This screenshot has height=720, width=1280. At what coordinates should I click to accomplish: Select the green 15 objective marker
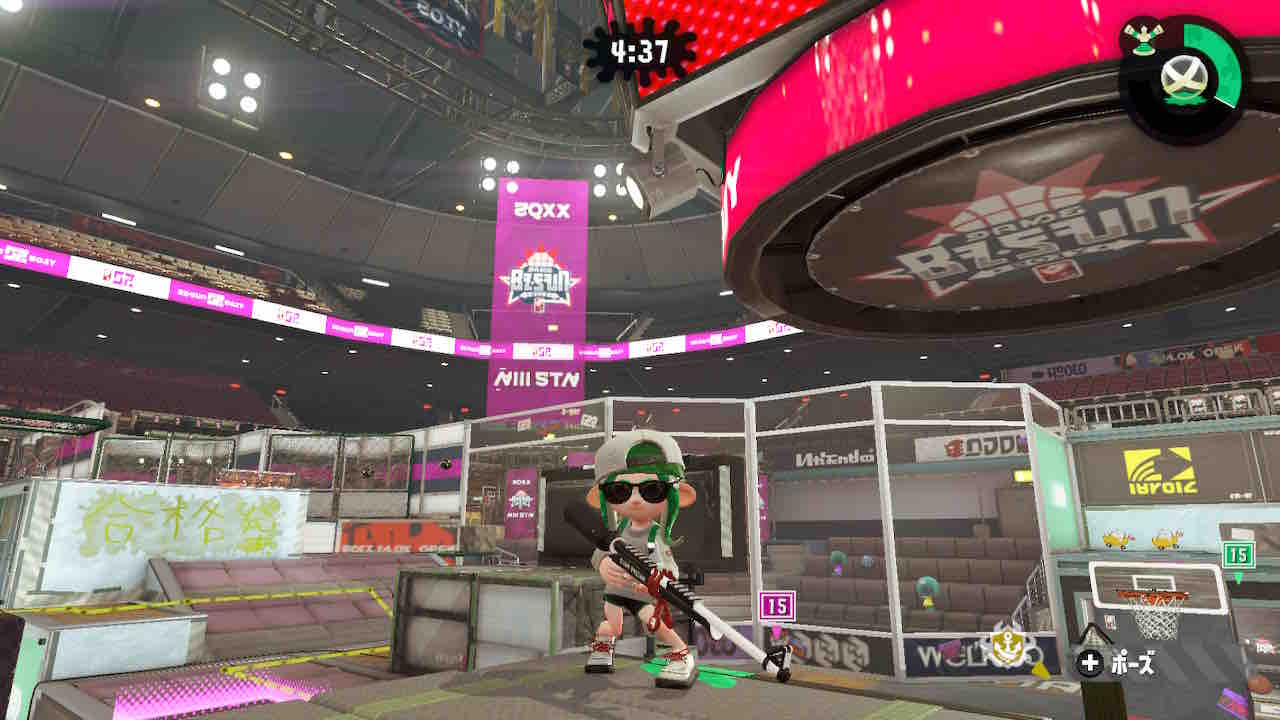(x=1238, y=554)
